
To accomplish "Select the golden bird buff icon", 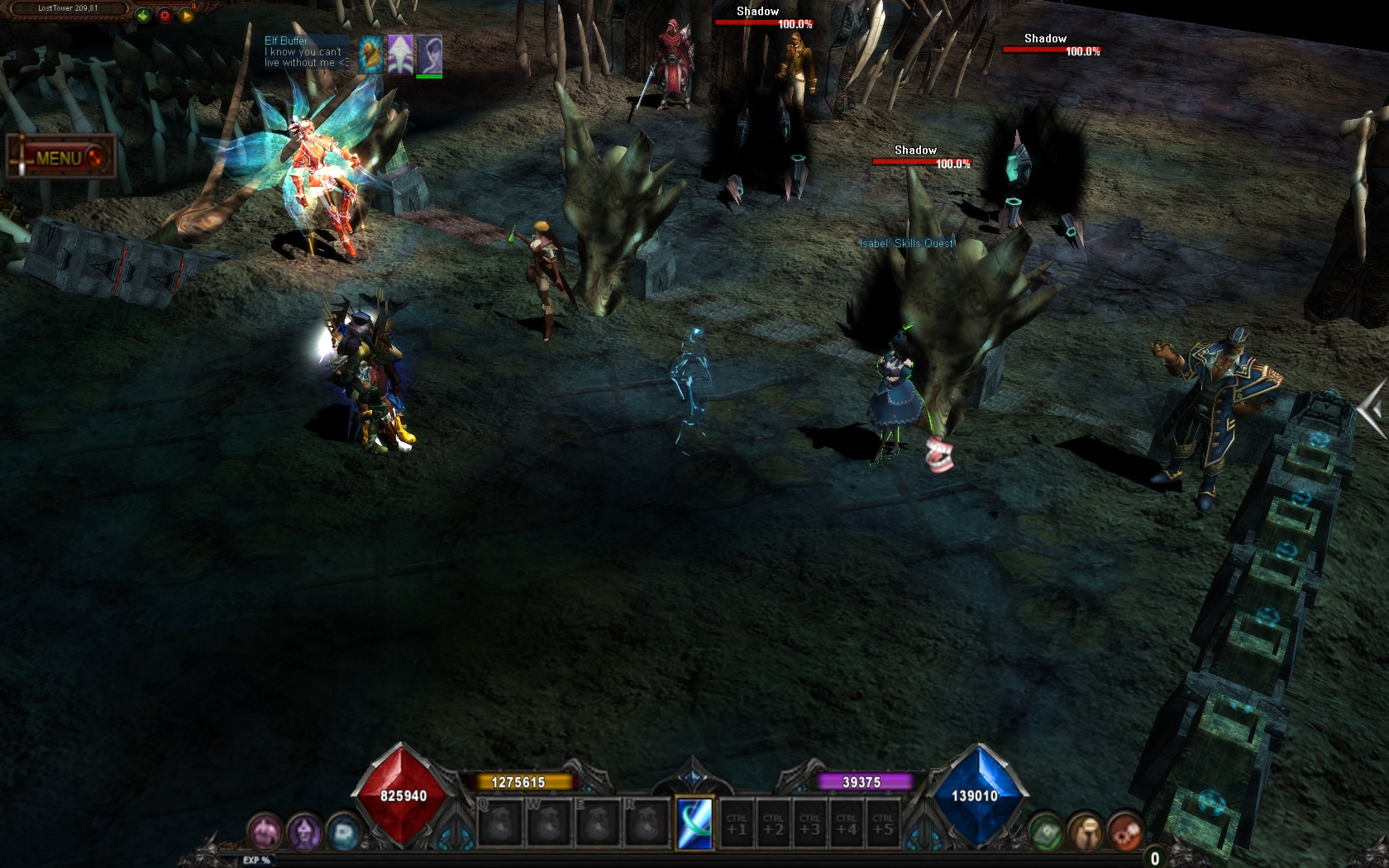I will tap(371, 55).
